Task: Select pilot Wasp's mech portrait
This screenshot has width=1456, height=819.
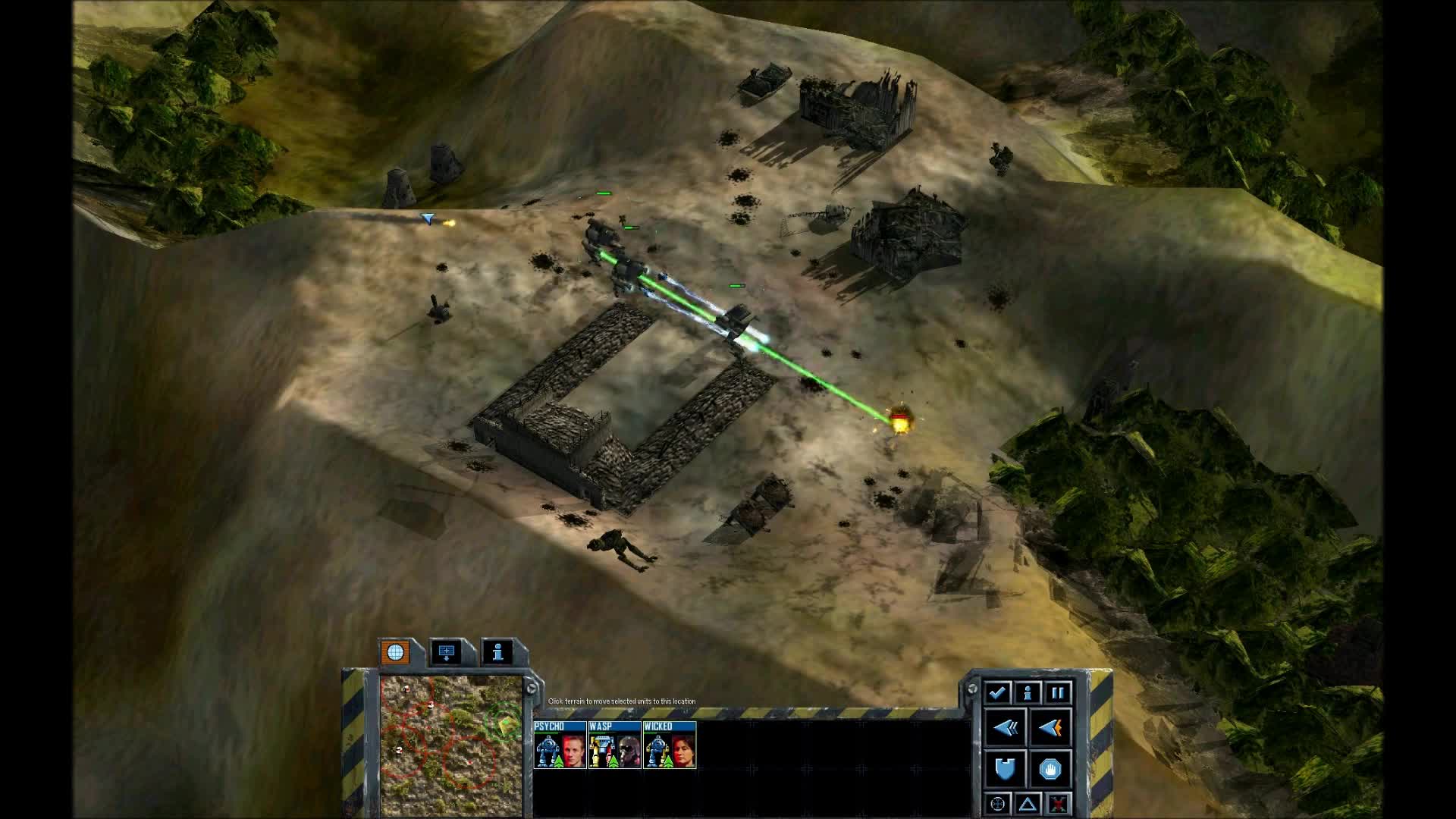Action: (x=614, y=745)
